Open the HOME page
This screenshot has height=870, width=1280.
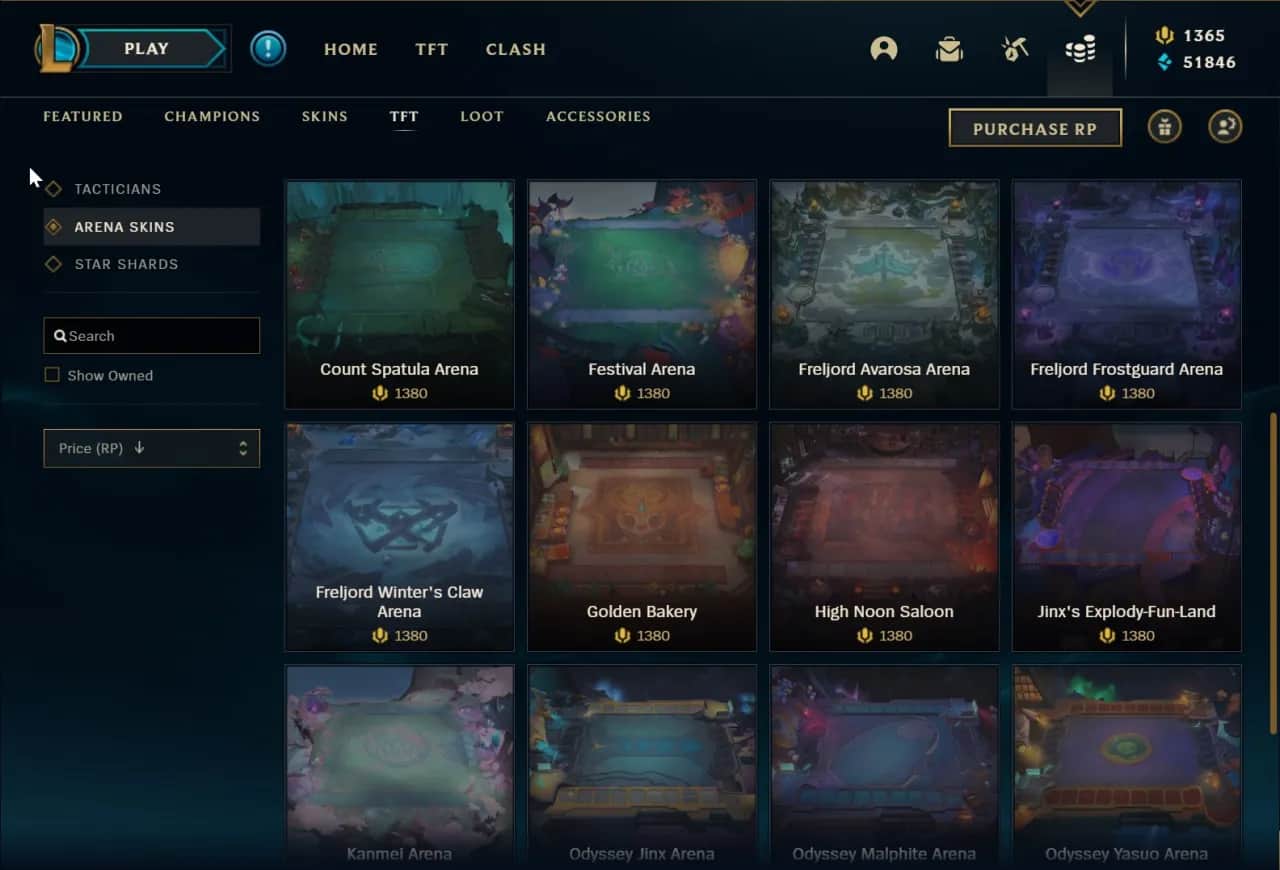coord(351,49)
